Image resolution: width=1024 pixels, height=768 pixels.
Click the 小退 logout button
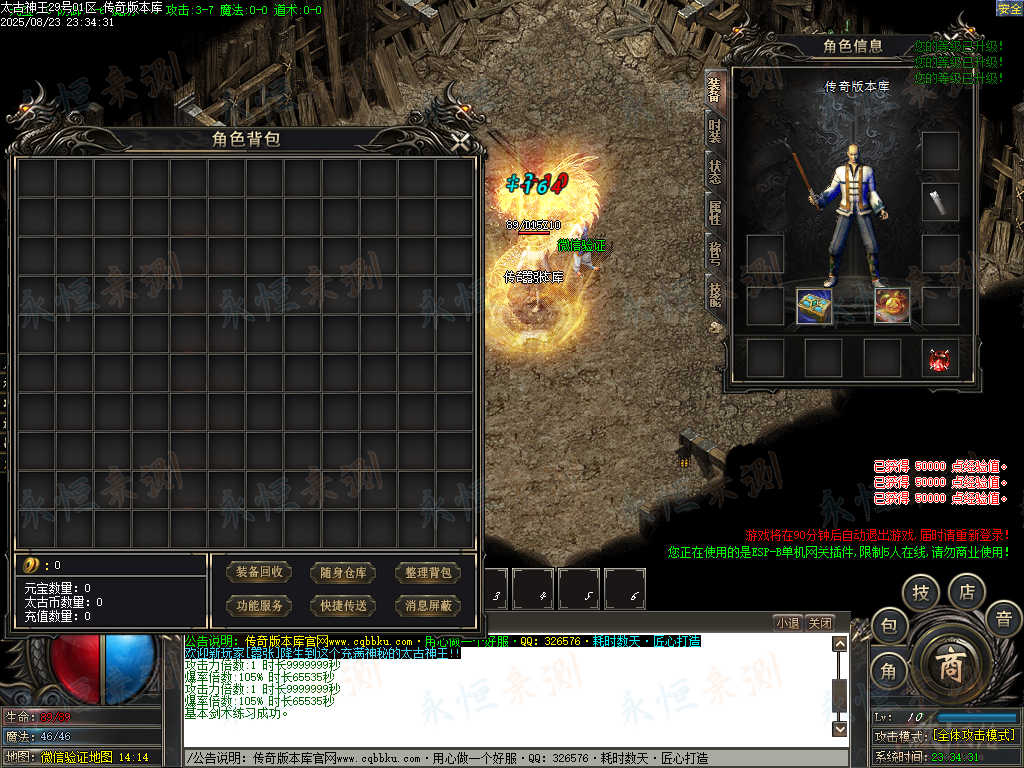click(x=787, y=622)
